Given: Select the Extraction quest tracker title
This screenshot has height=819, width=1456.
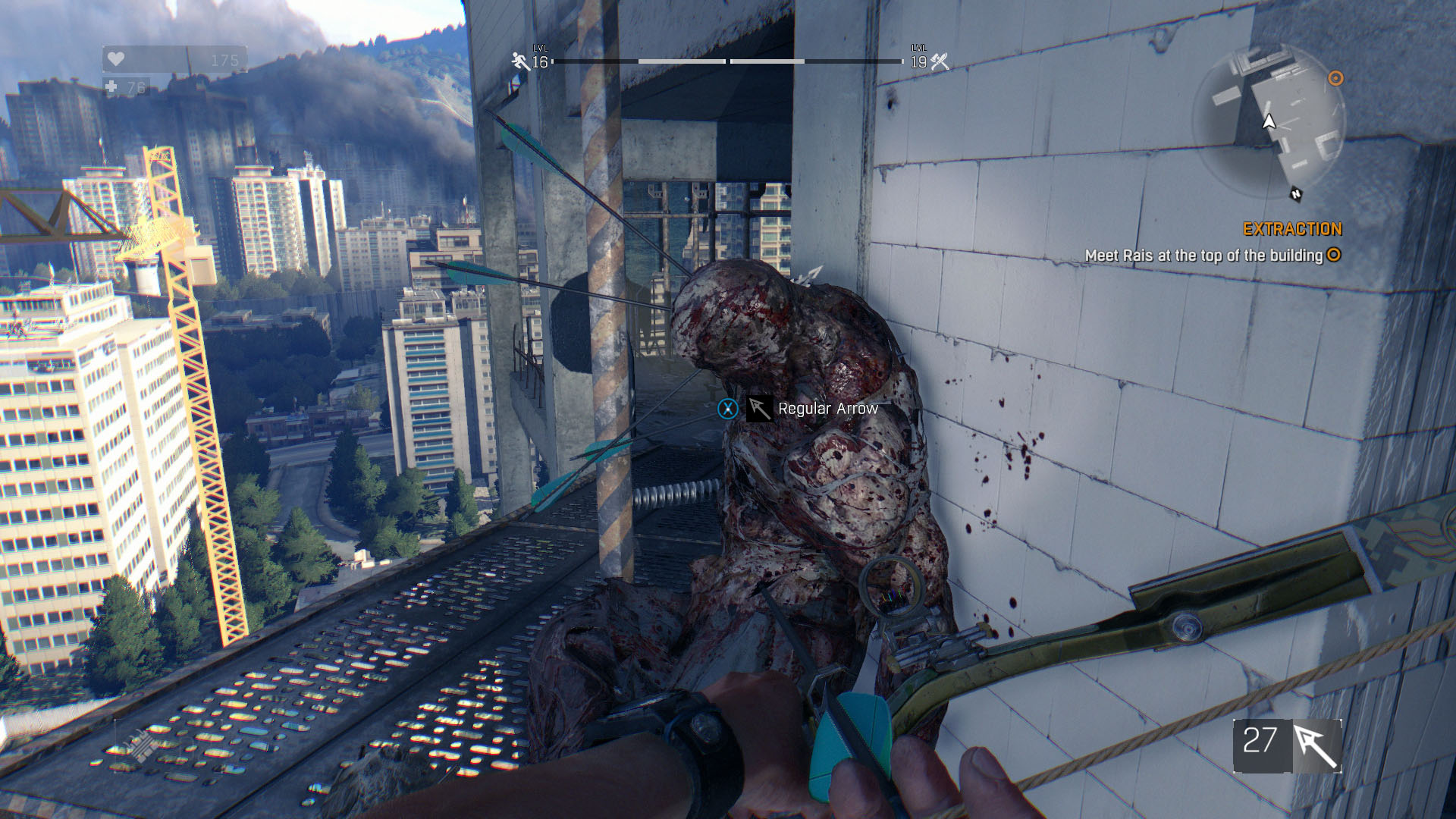Looking at the screenshot, I should (x=1291, y=229).
